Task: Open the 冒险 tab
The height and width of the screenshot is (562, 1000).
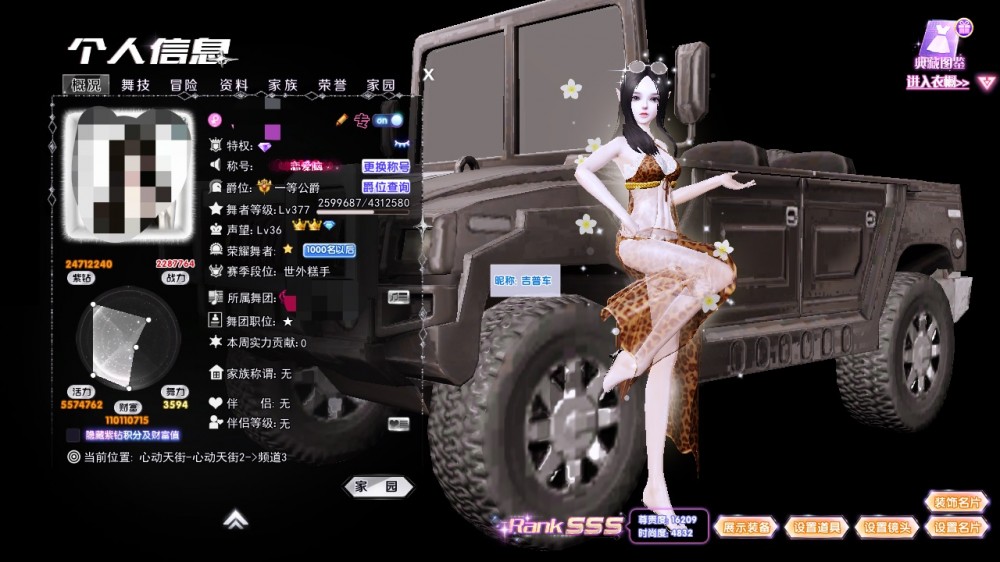Action: (x=184, y=85)
